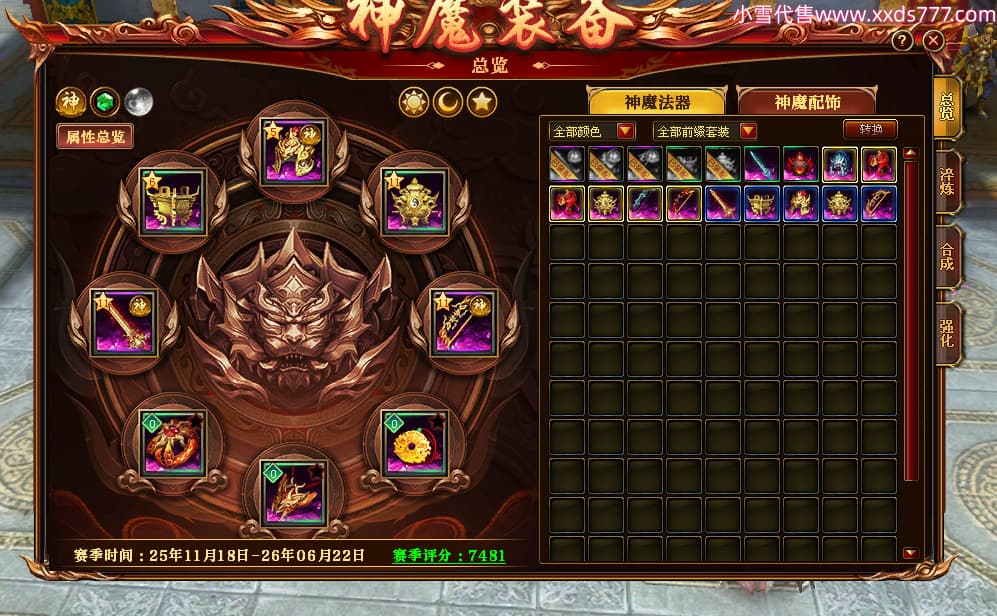Image resolution: width=997 pixels, height=616 pixels.
Task: Click the star icon button
Action: coord(482,102)
